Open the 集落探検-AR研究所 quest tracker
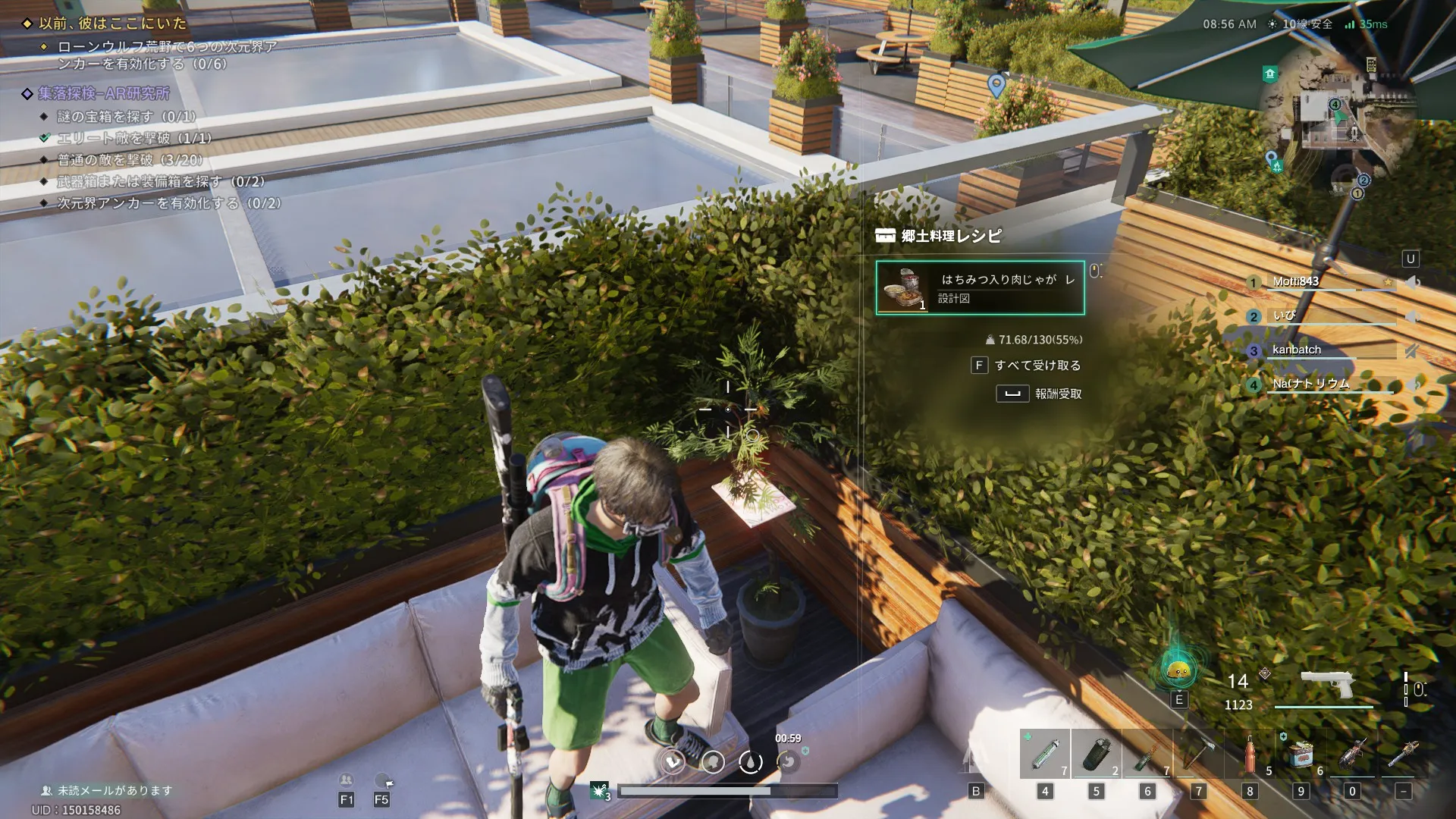This screenshot has width=1456, height=819. coord(104,93)
